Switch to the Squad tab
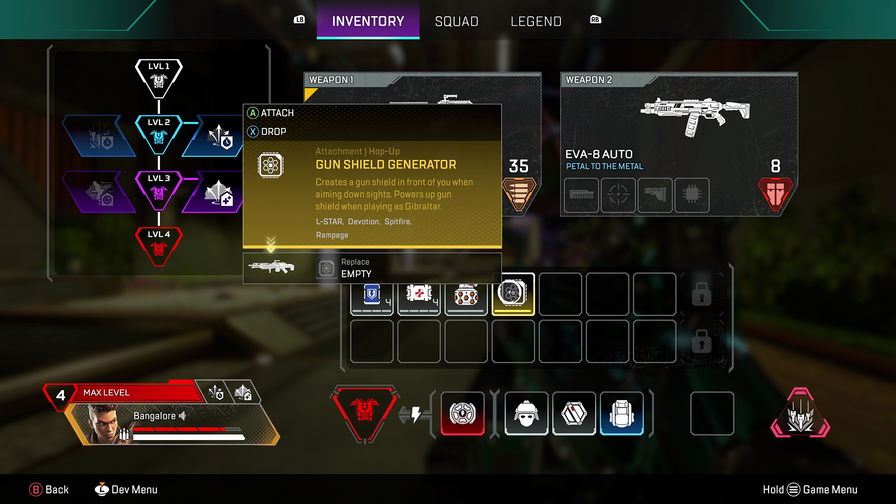Image resolution: width=896 pixels, height=504 pixels. pos(456,21)
